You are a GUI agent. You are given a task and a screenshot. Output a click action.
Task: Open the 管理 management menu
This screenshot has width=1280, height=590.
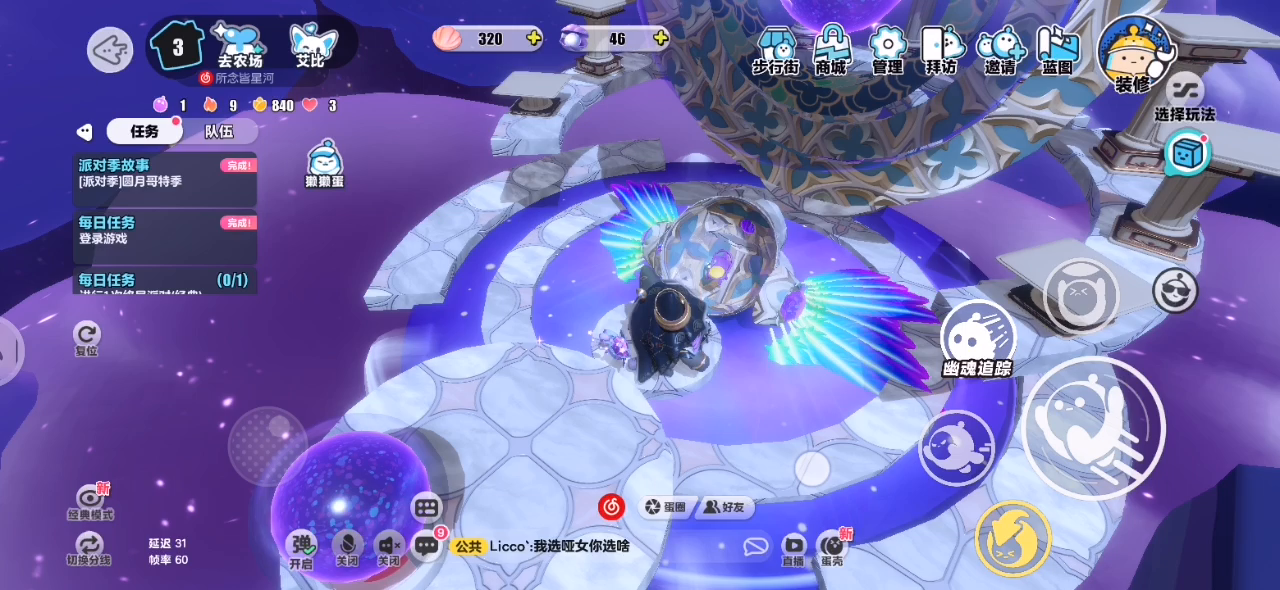point(887,48)
